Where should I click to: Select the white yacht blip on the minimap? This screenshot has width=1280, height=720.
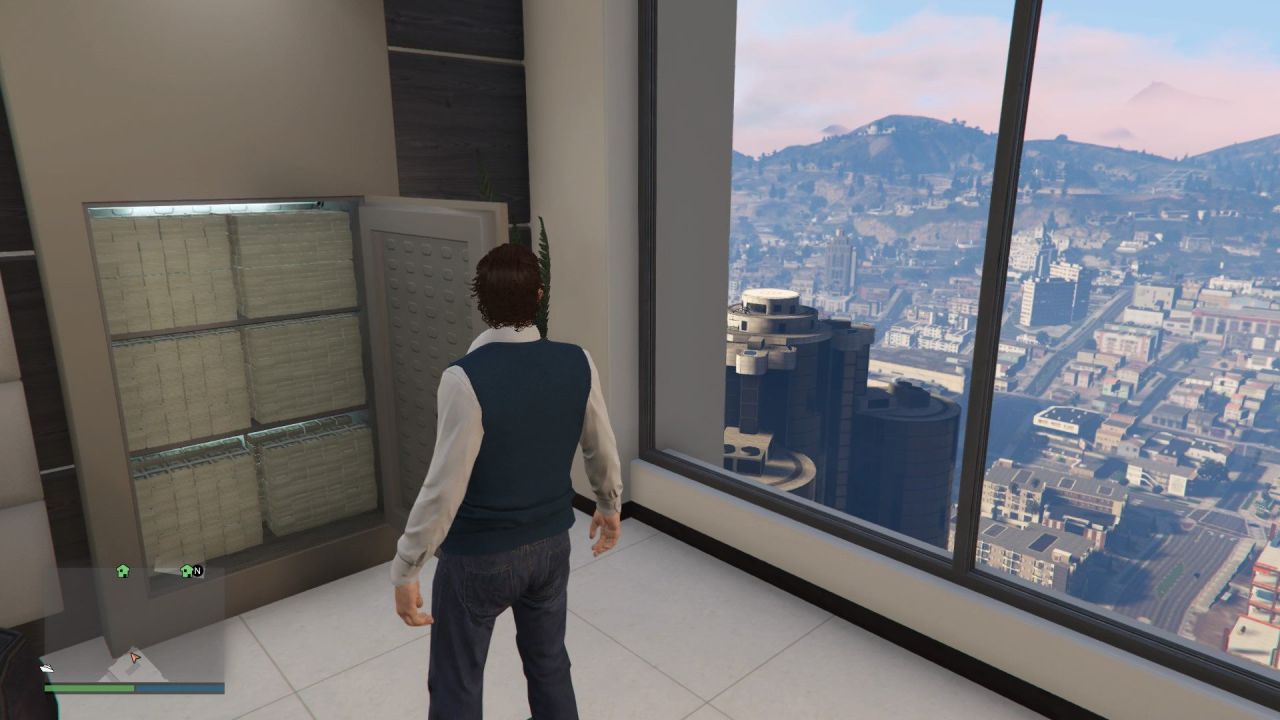click(x=47, y=667)
